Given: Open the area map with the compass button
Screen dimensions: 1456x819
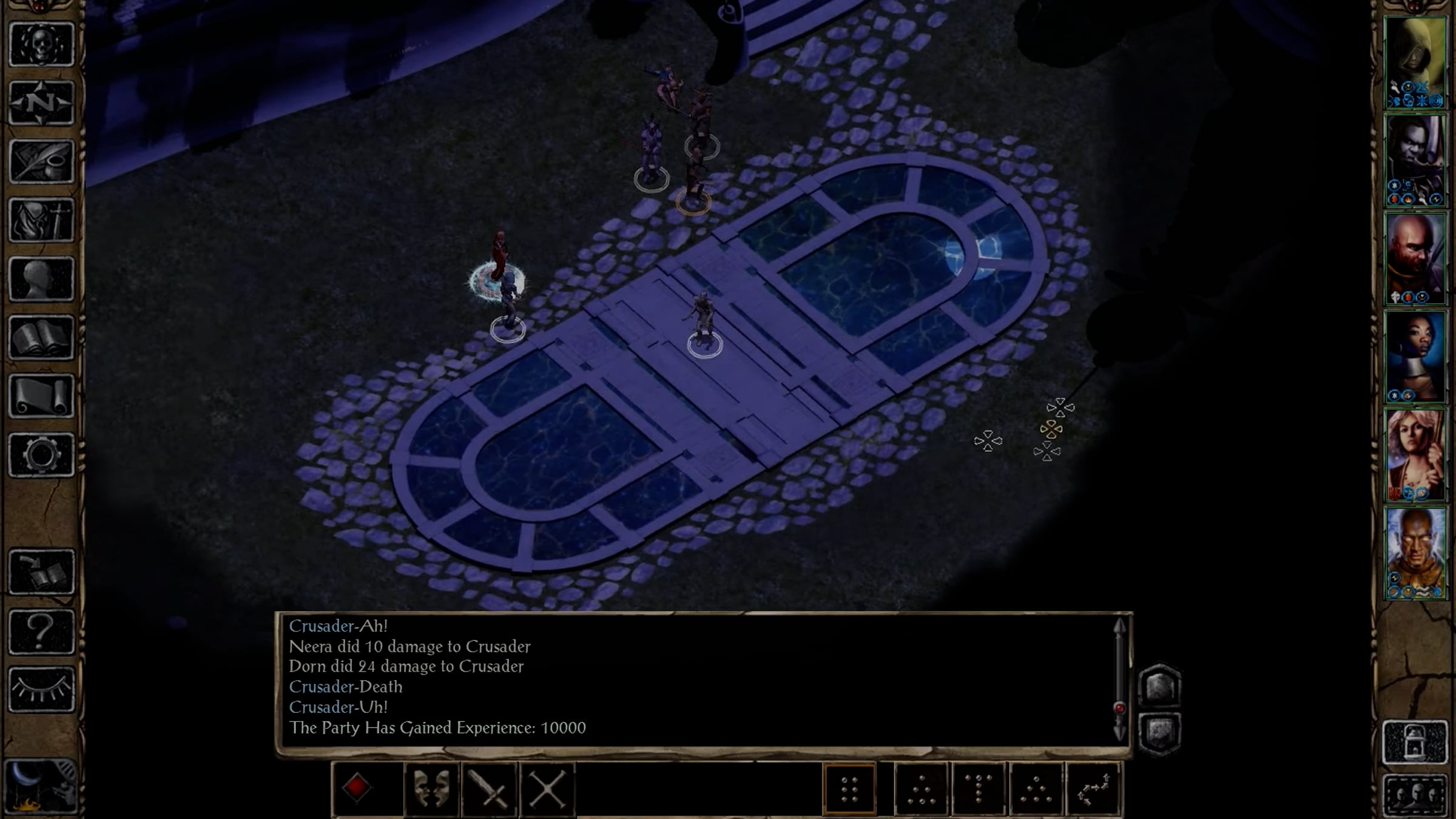Looking at the screenshot, I should click(41, 103).
